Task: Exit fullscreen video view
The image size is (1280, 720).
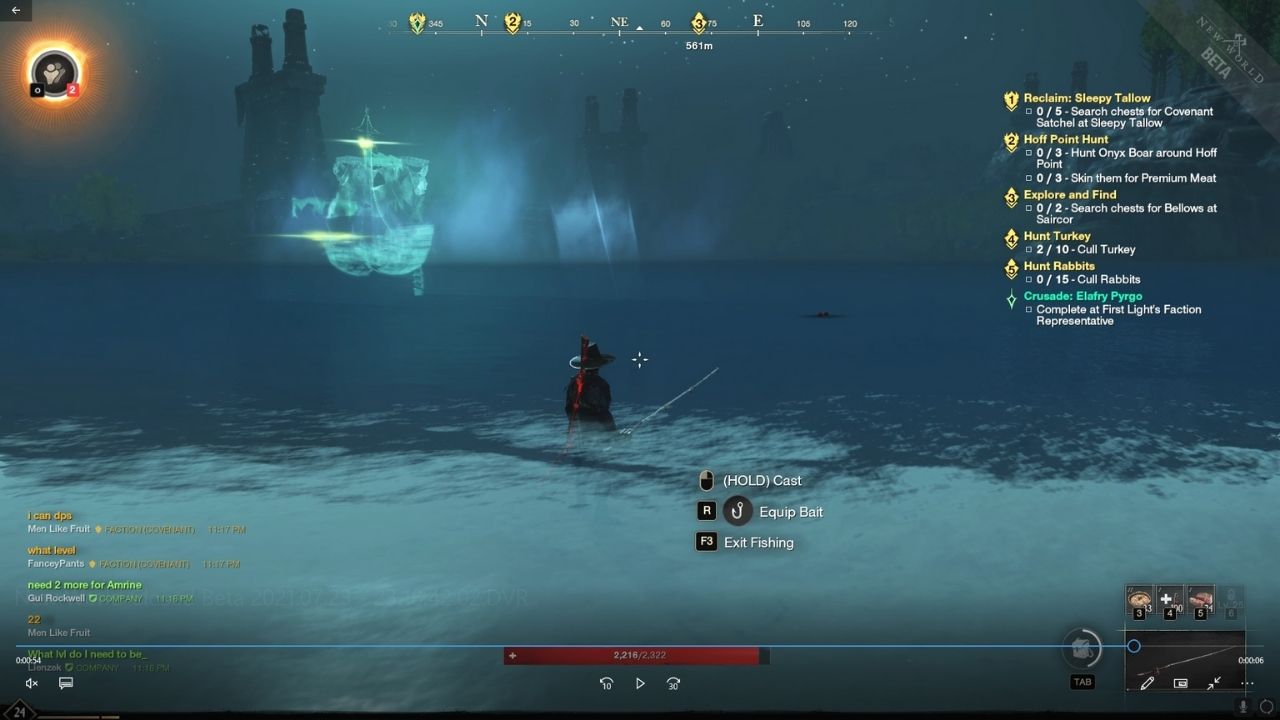Action: tap(1213, 683)
